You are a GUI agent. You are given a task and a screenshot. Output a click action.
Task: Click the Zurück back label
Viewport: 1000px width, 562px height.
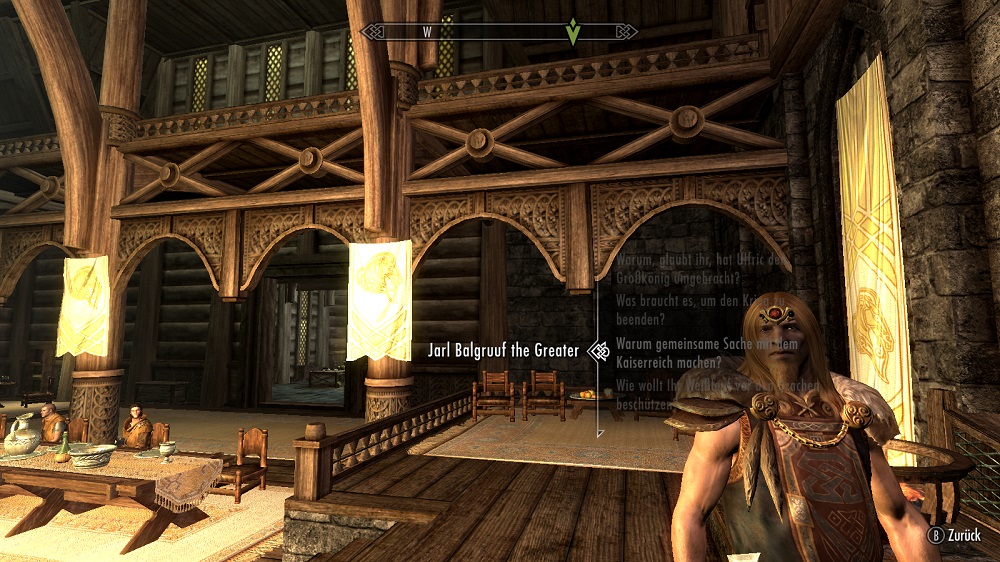[x=967, y=535]
